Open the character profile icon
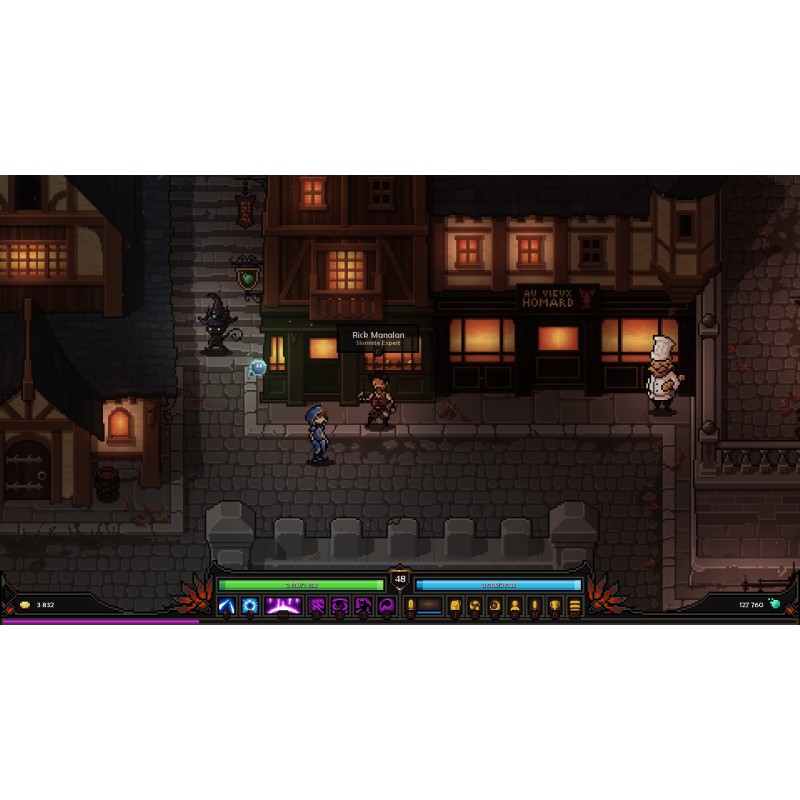 (514, 606)
